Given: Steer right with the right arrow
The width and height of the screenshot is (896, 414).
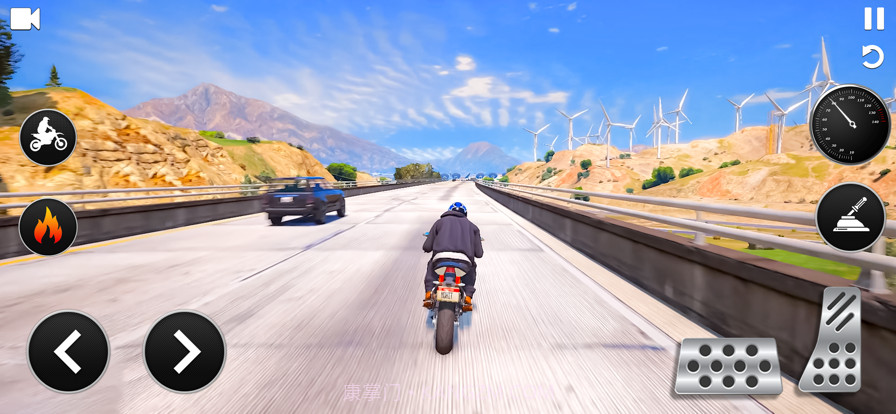Looking at the screenshot, I should 185,351.
